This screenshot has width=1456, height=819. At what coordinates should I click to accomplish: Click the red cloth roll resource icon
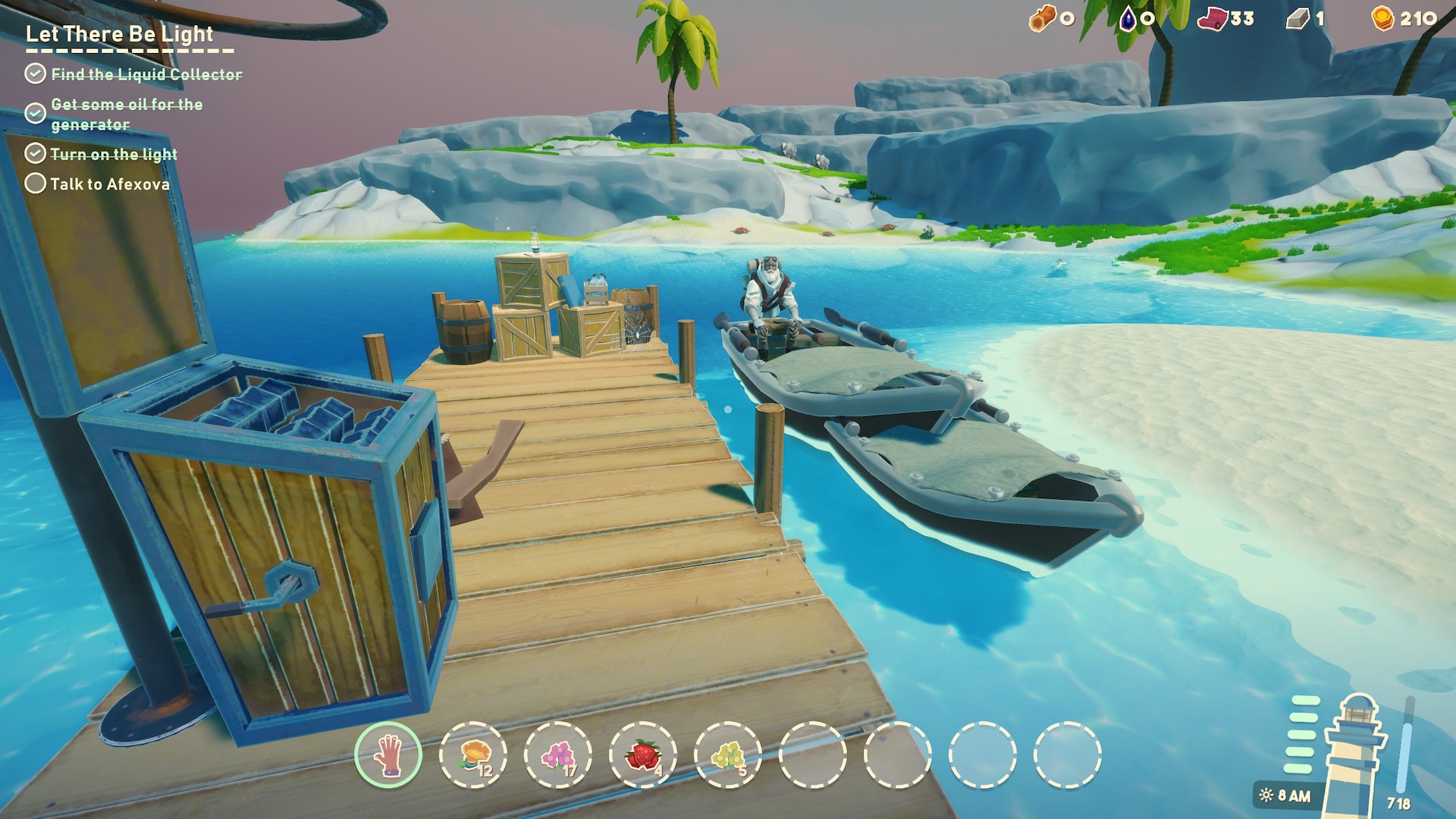[1212, 18]
